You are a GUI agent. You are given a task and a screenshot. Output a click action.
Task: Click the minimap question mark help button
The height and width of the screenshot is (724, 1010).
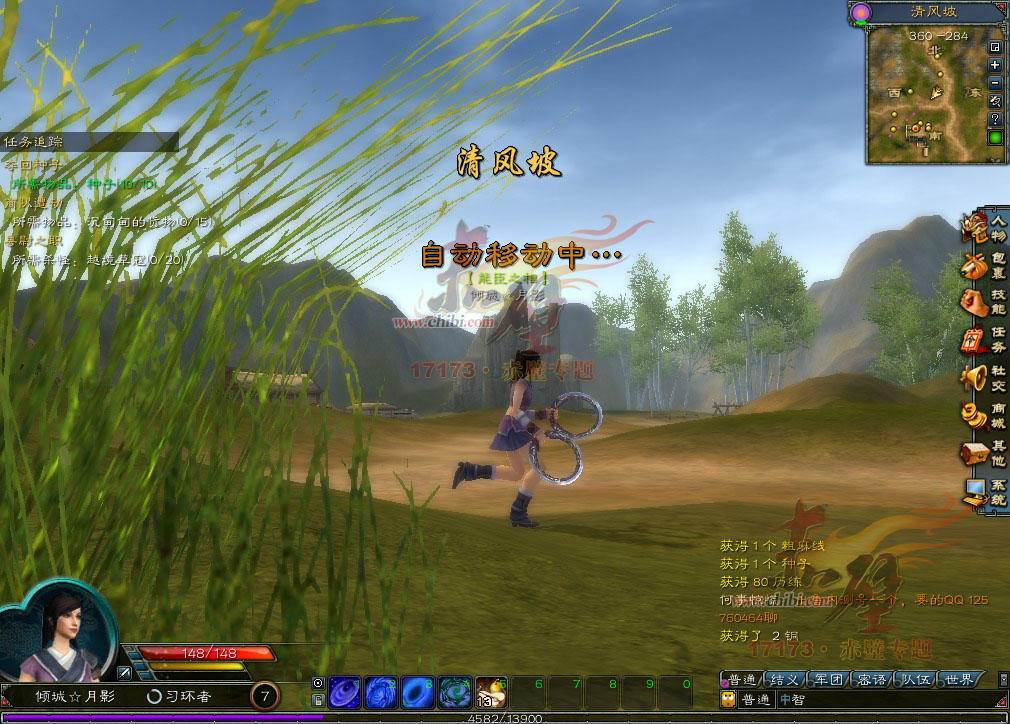(x=995, y=119)
